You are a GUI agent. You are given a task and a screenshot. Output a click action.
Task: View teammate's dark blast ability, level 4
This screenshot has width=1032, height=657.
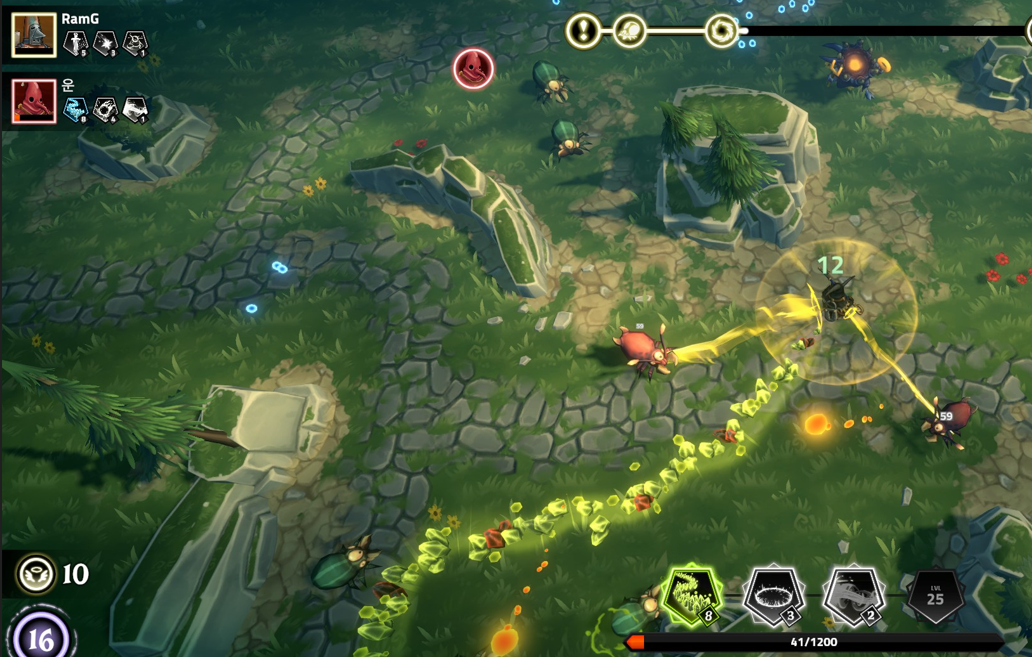(x=105, y=109)
